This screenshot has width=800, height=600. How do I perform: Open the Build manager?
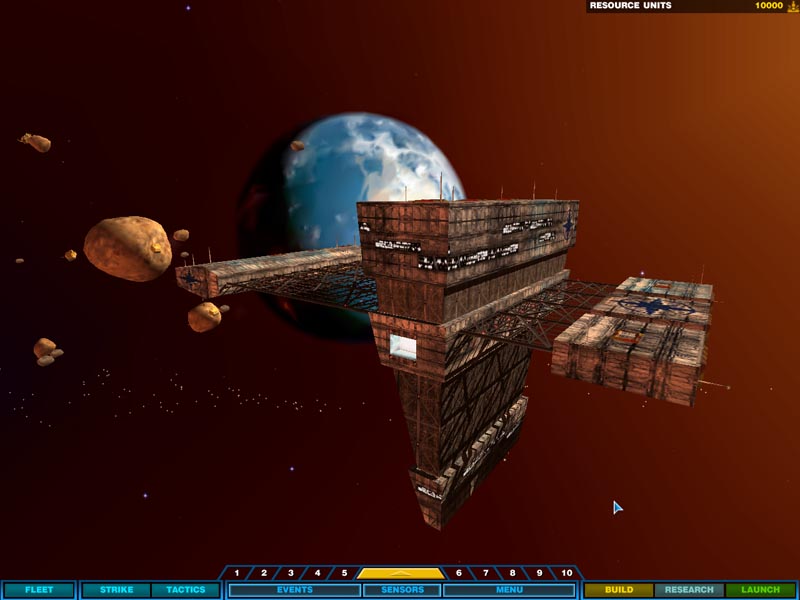tap(619, 590)
